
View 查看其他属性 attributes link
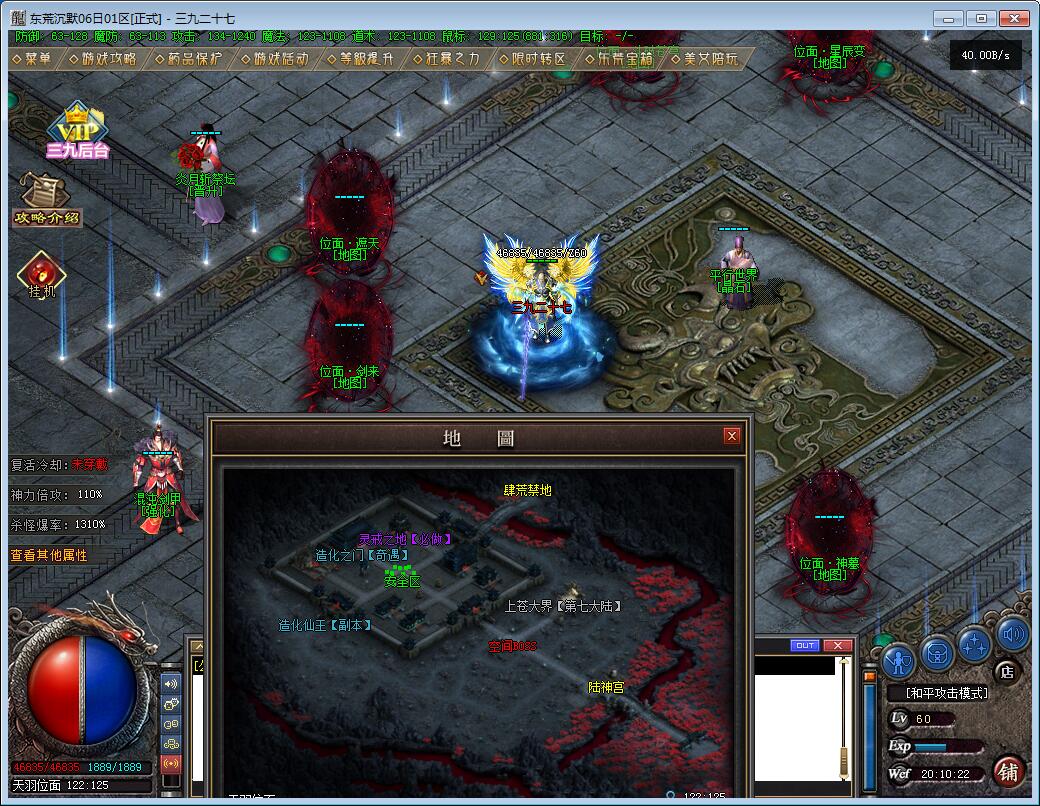click(49, 555)
